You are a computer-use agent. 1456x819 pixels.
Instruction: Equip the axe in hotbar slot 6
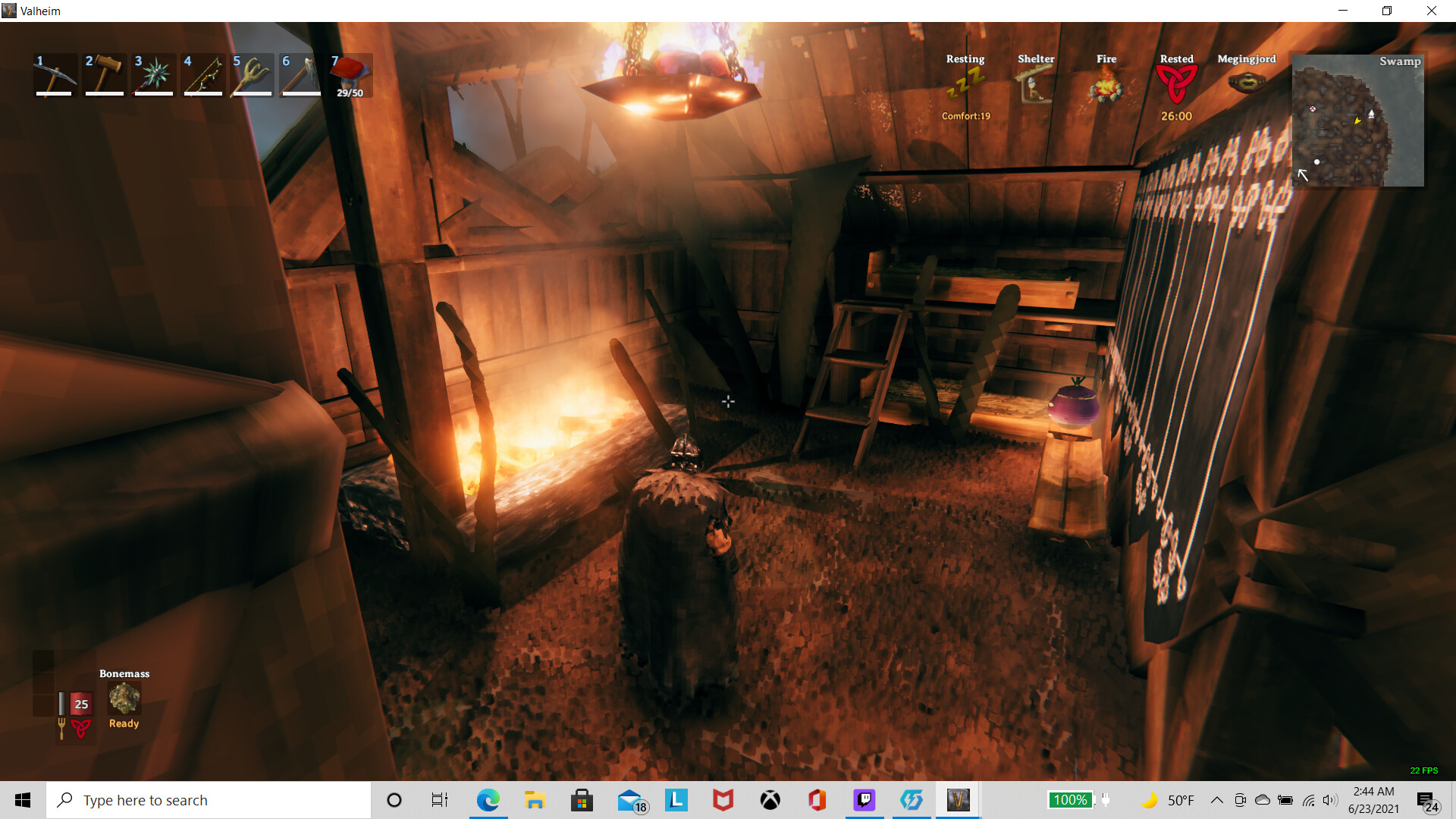tap(301, 74)
